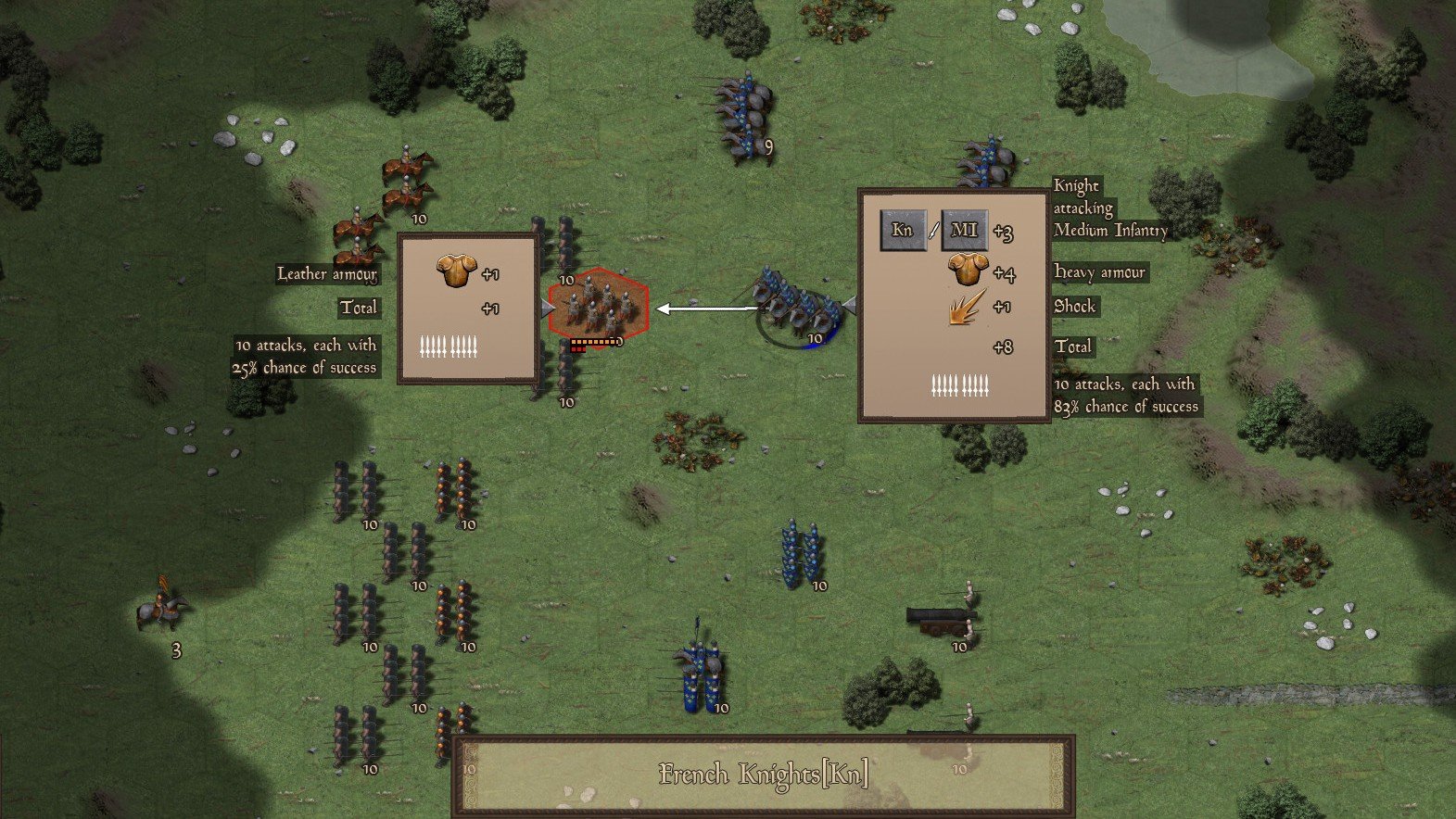Select the circled French Knights unit
This screenshot has height=819, width=1456.
click(795, 309)
